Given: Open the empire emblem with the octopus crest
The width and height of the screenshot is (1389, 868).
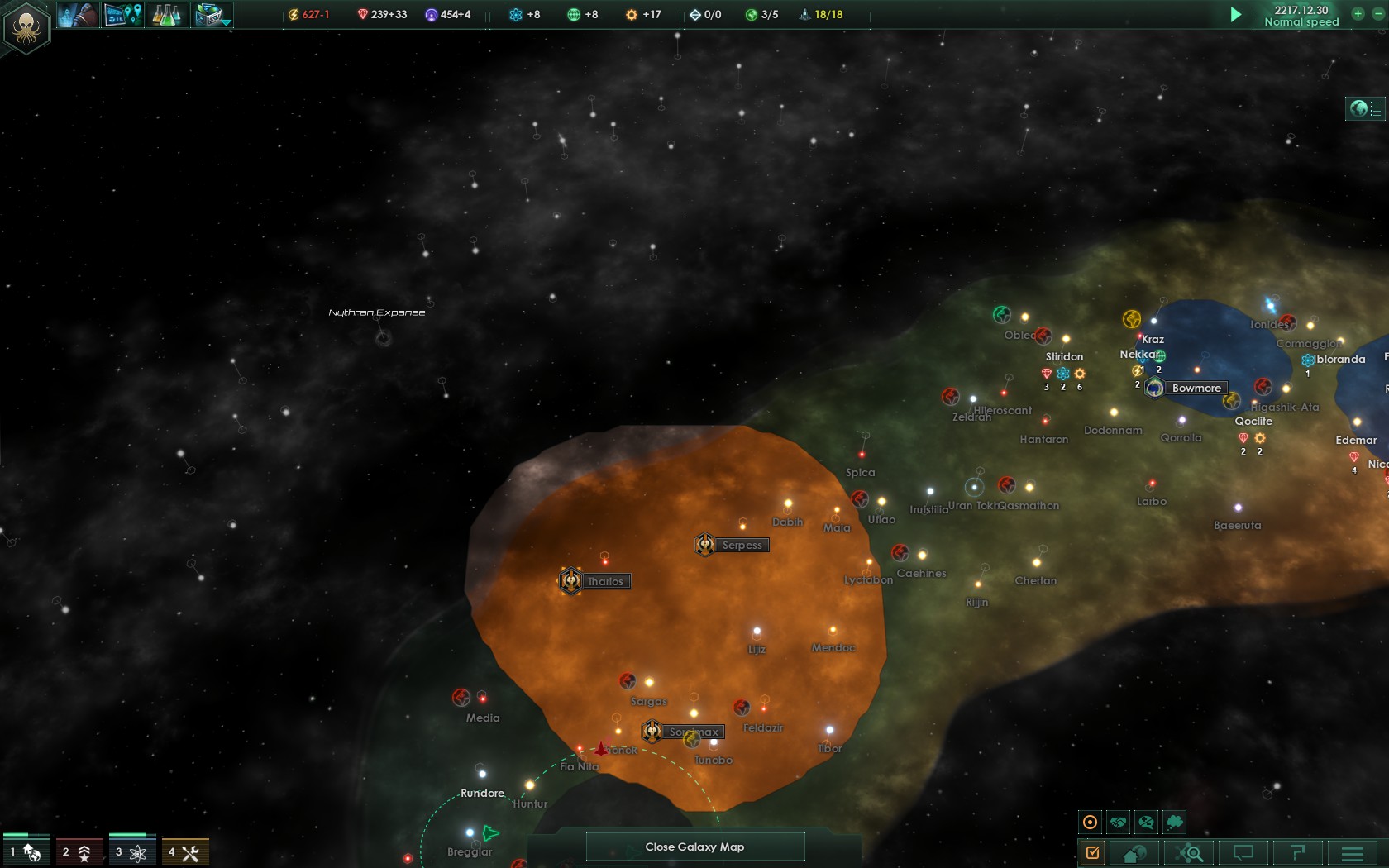Looking at the screenshot, I should (x=26, y=27).
